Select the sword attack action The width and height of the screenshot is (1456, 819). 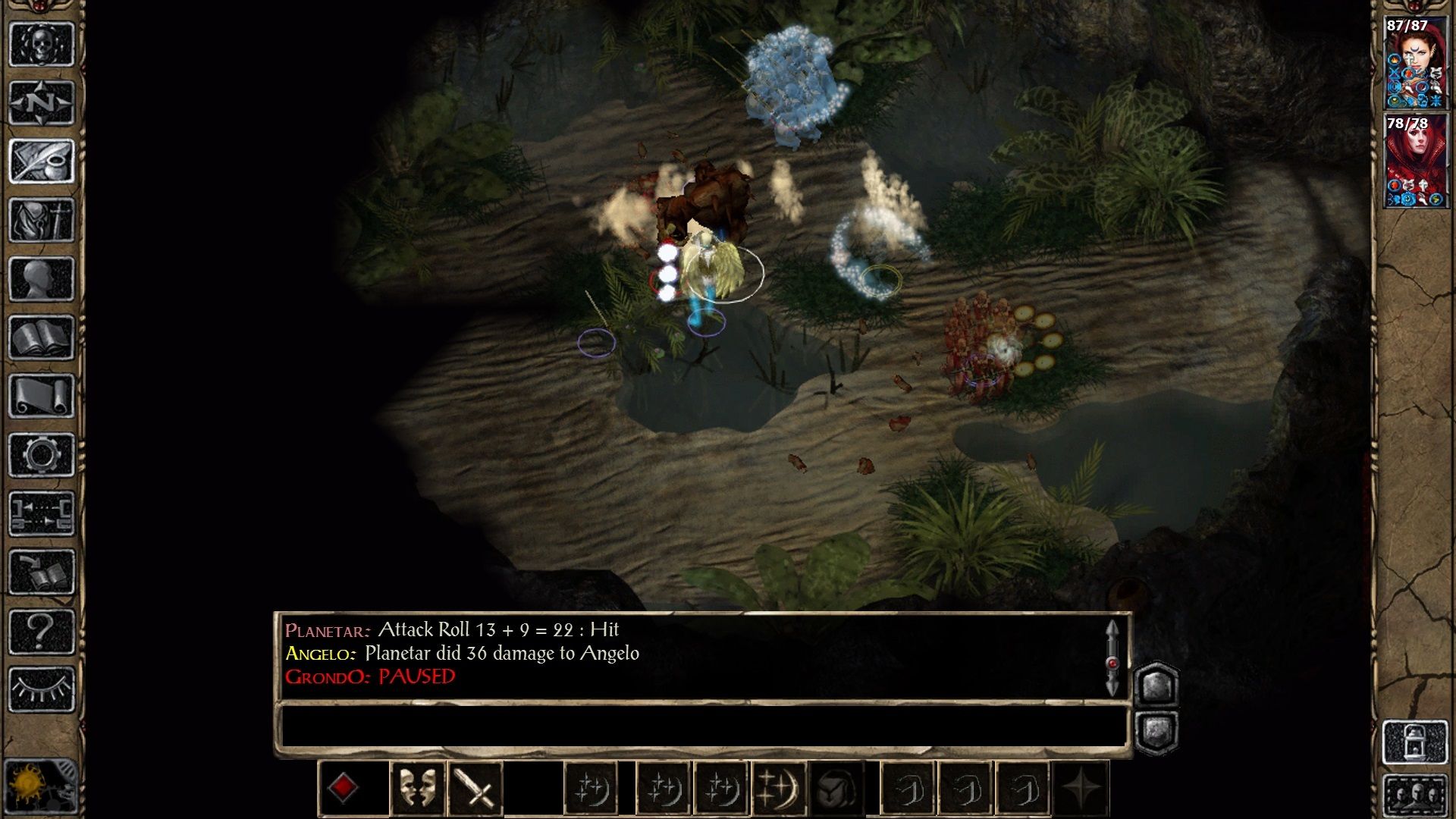[x=475, y=789]
